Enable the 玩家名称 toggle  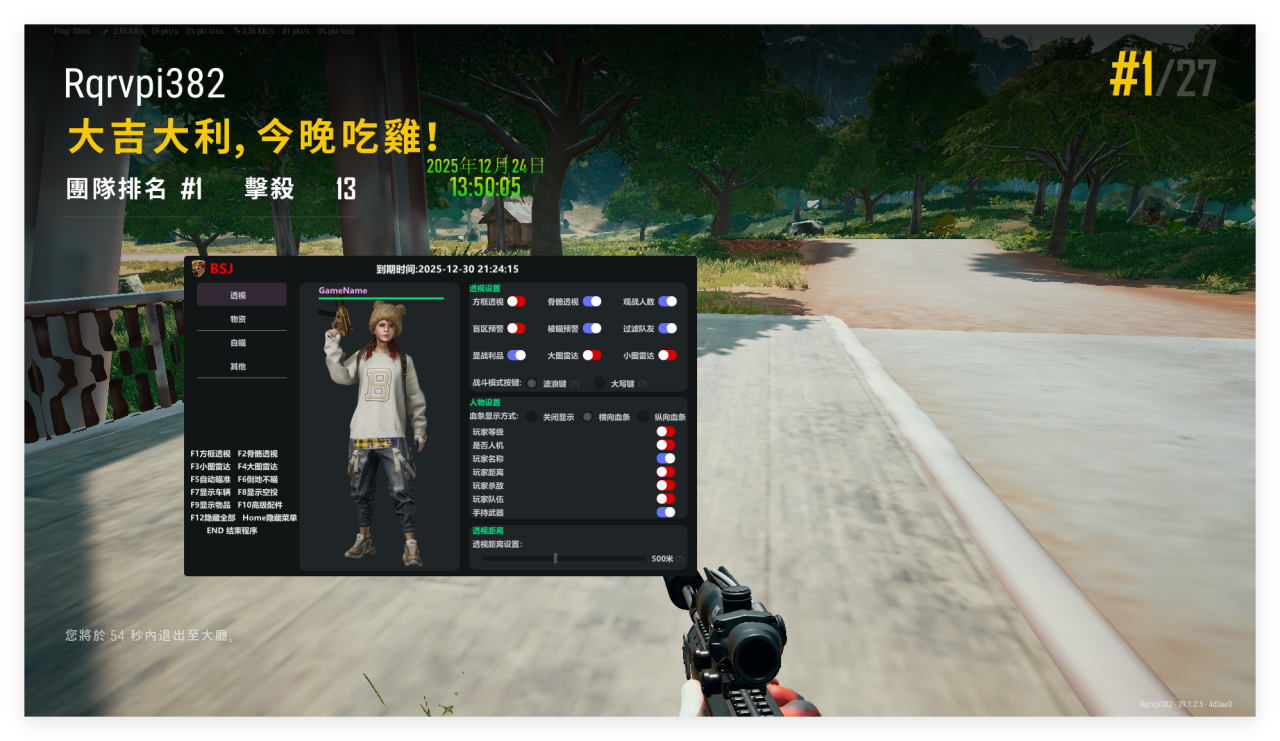coord(666,458)
